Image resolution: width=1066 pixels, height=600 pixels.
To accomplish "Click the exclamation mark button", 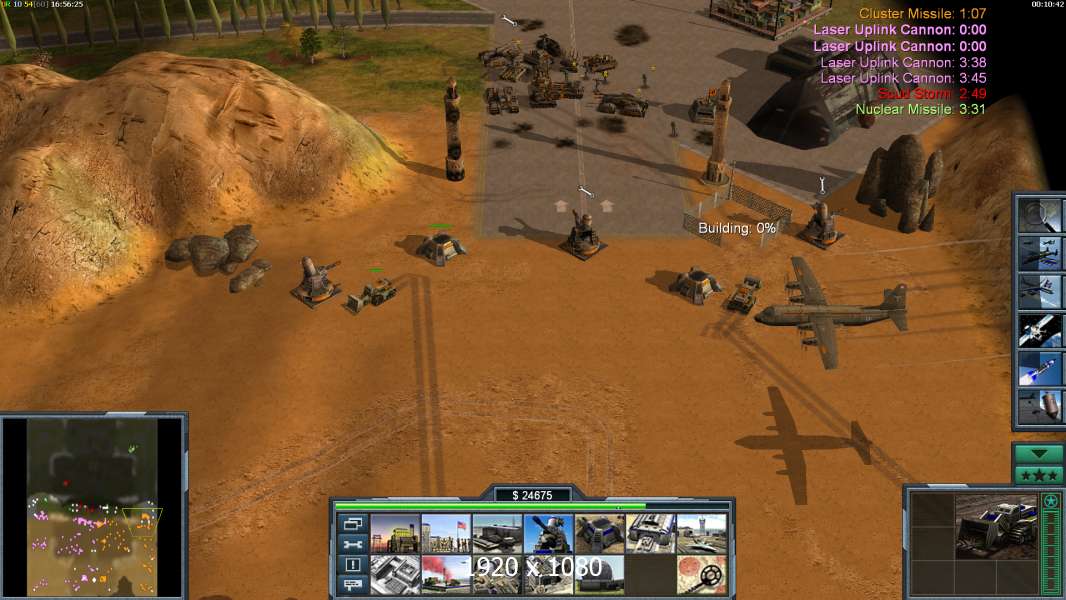I will (352, 565).
